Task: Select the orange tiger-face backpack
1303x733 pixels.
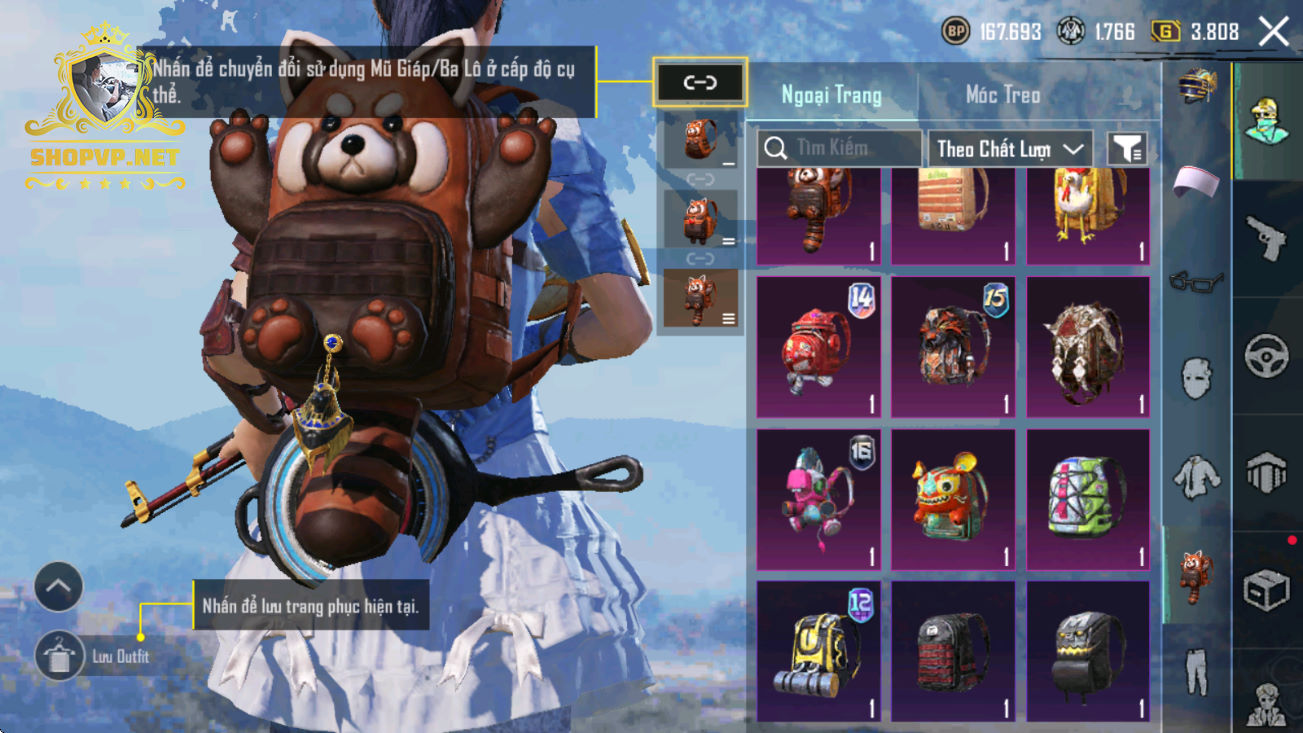Action: (953, 499)
